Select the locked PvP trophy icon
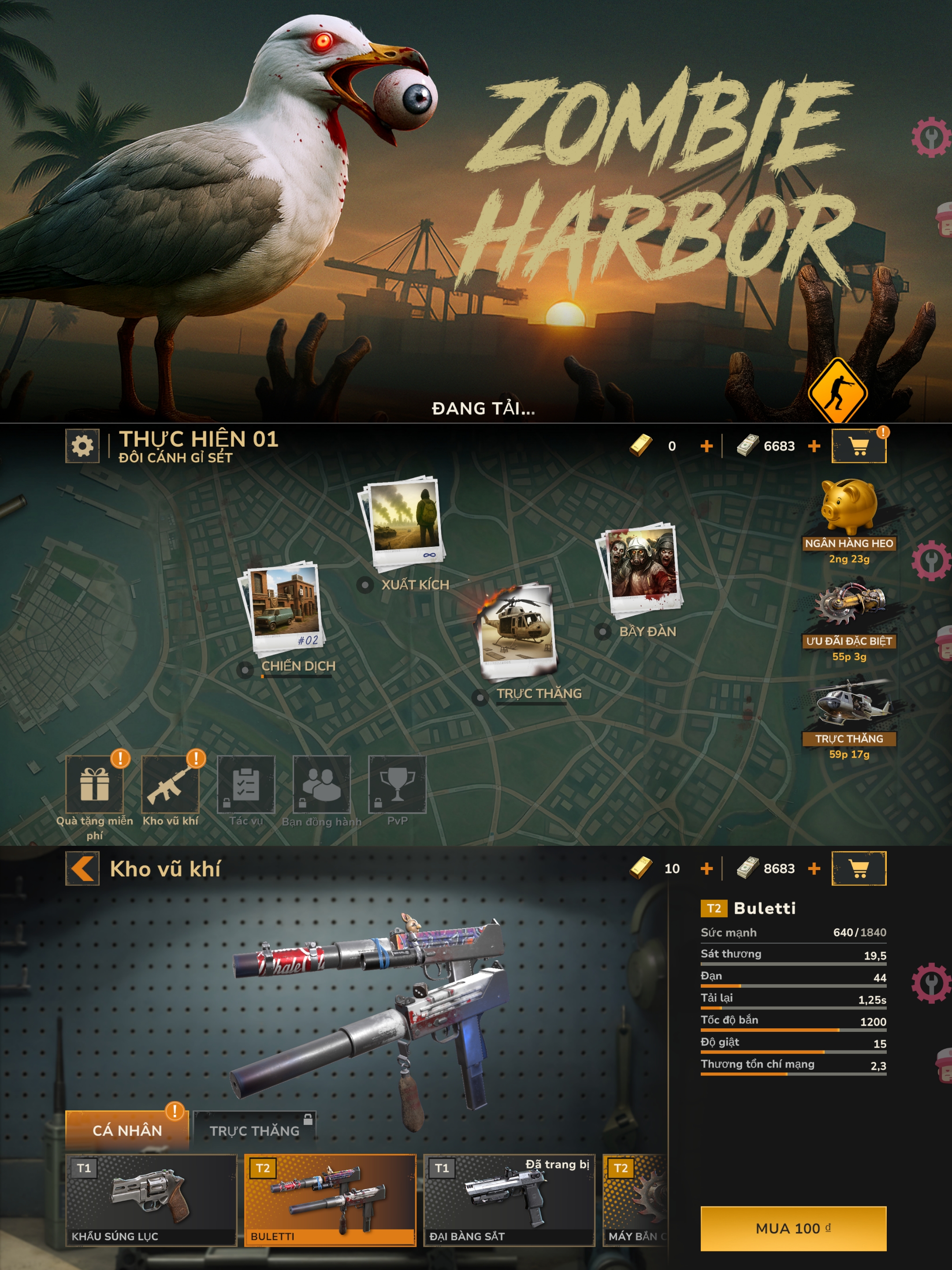The width and height of the screenshot is (952, 1270). 397,784
